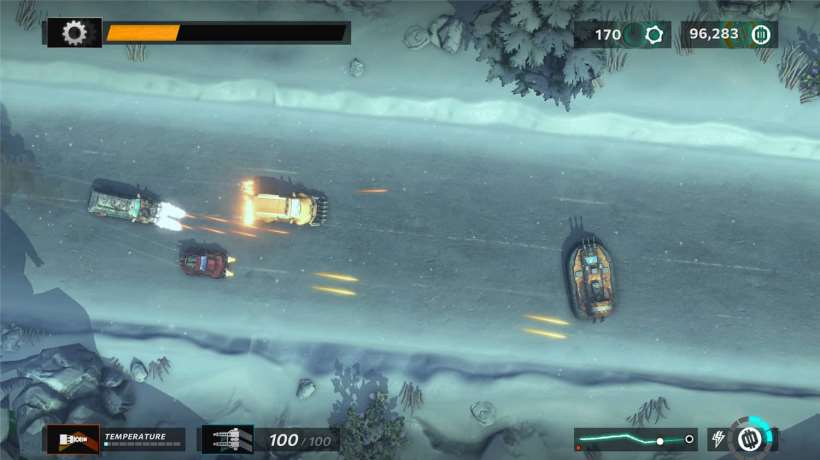
Task: Select the weapon icon beside the Temperature gauge
Action: click(x=73, y=439)
